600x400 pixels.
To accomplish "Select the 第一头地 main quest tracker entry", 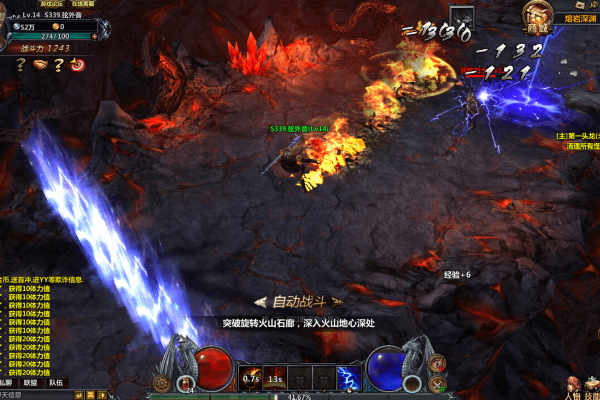I will point(578,135).
